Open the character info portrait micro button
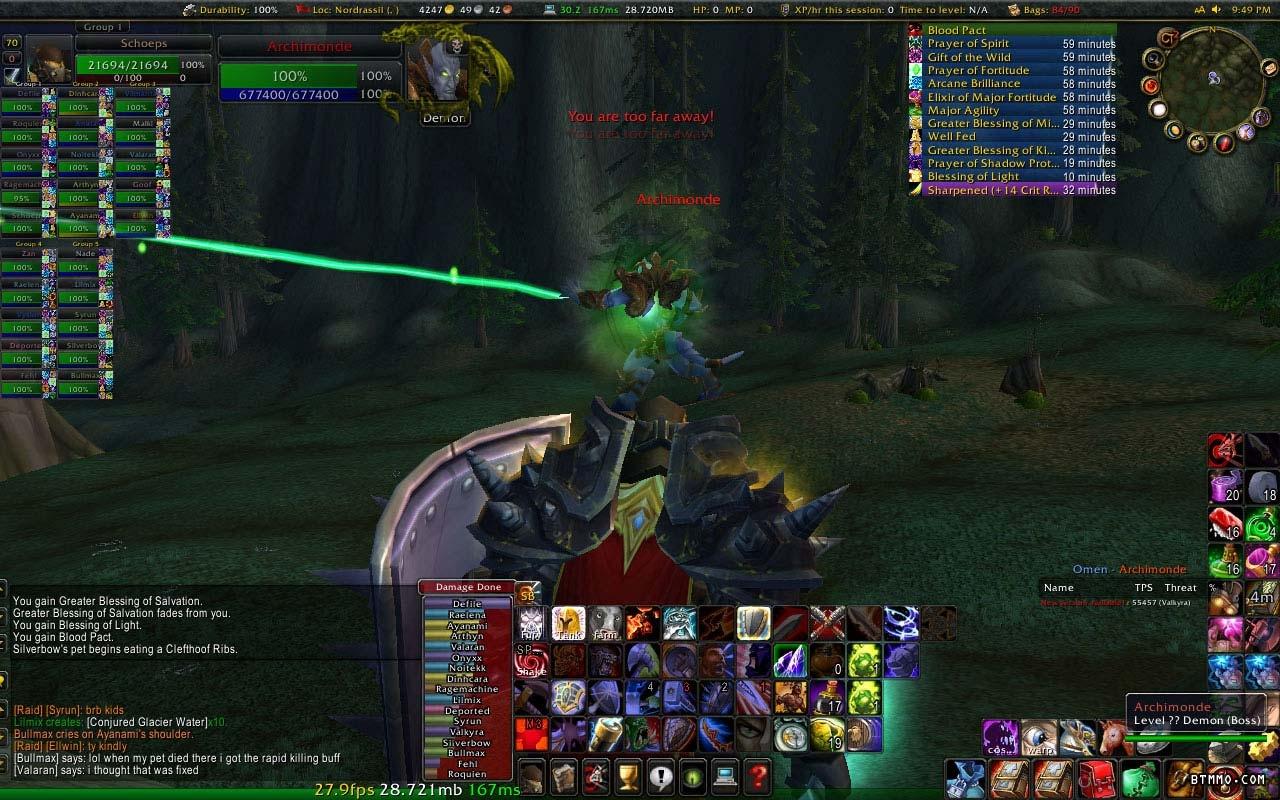The height and width of the screenshot is (800, 1280). pyautogui.click(x=531, y=775)
